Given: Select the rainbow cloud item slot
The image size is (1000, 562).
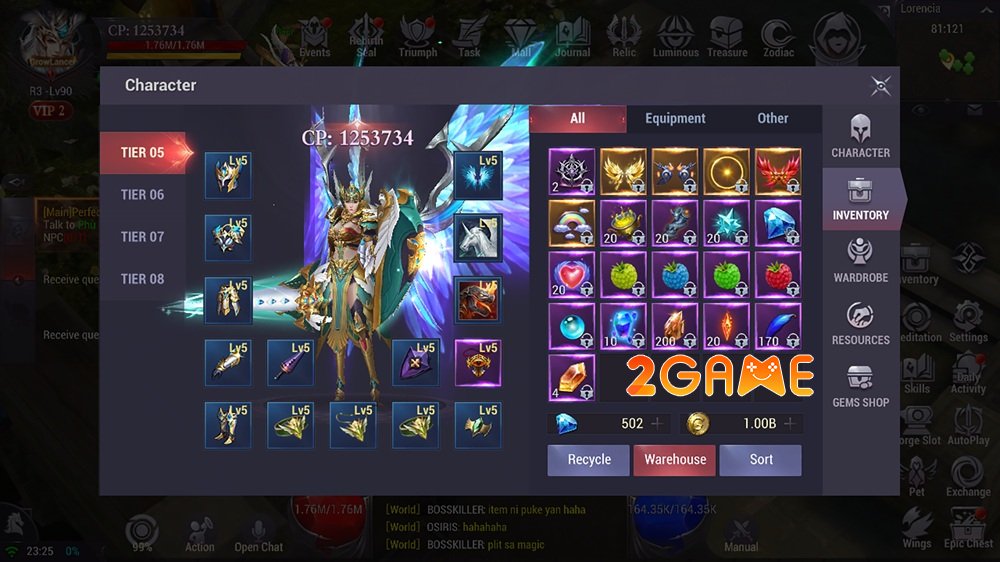Looking at the screenshot, I should [572, 224].
